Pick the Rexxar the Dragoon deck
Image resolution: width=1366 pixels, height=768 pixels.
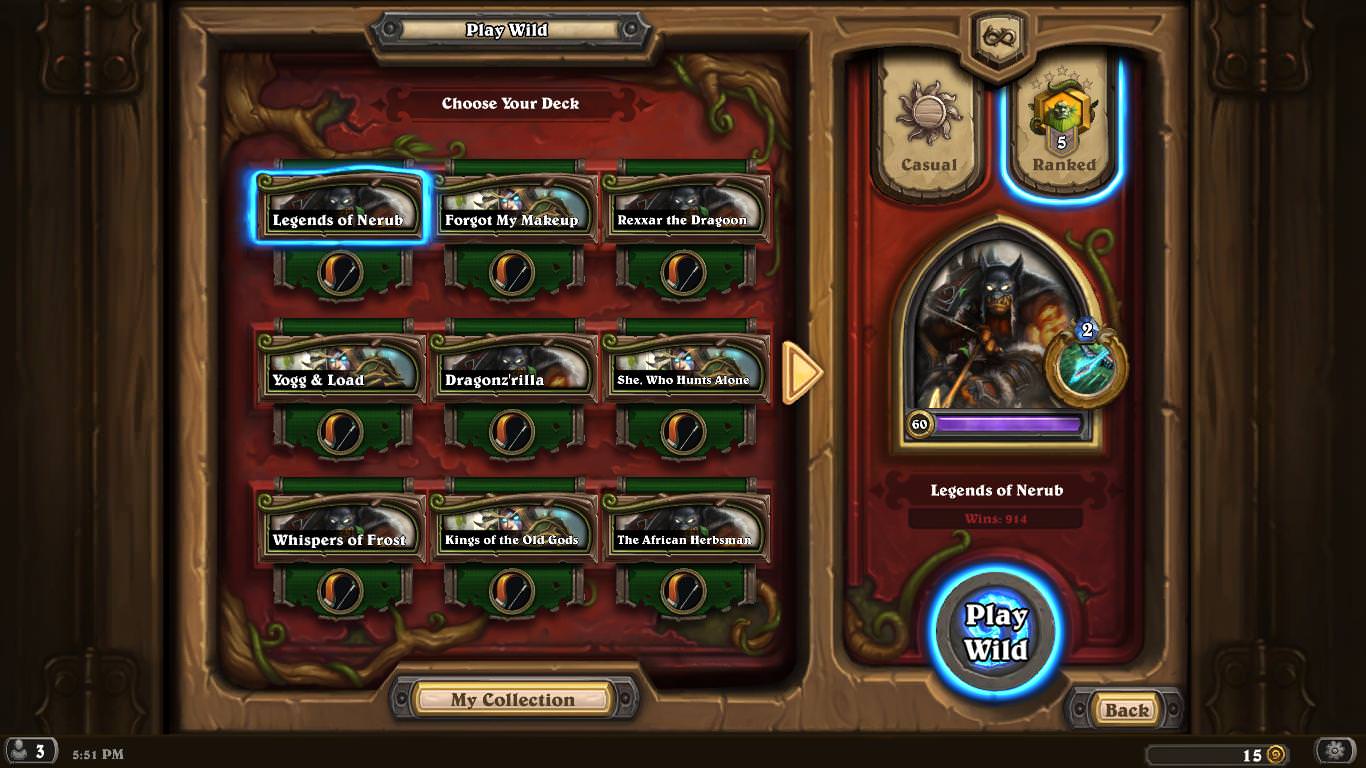pyautogui.click(x=684, y=207)
